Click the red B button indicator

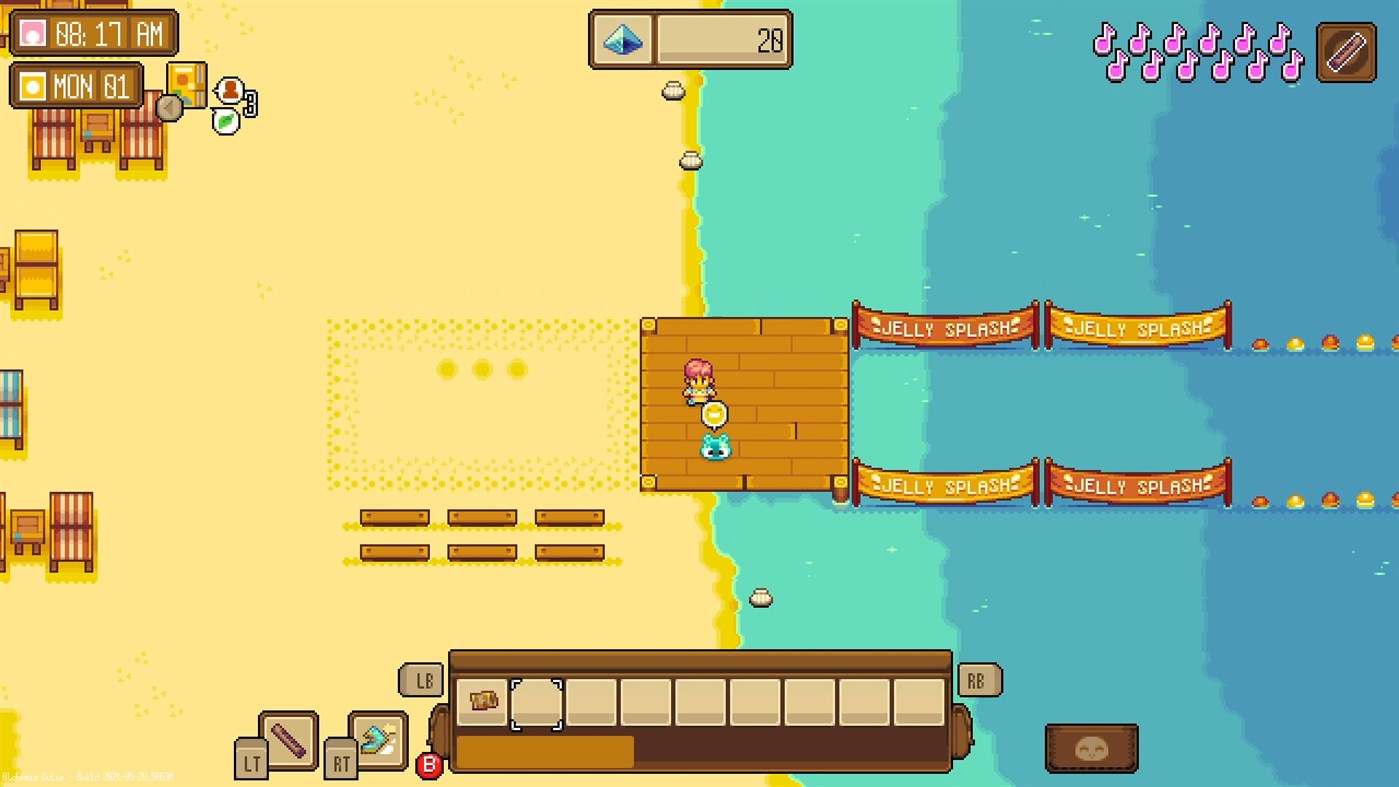430,767
